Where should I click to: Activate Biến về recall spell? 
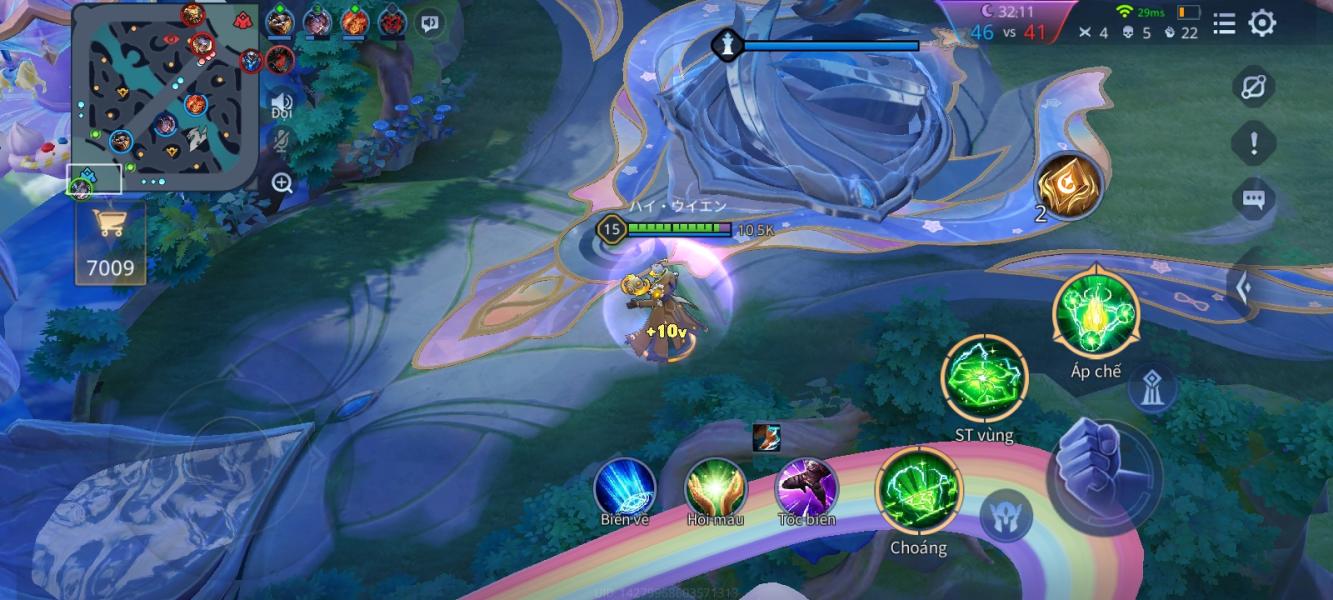tap(625, 487)
